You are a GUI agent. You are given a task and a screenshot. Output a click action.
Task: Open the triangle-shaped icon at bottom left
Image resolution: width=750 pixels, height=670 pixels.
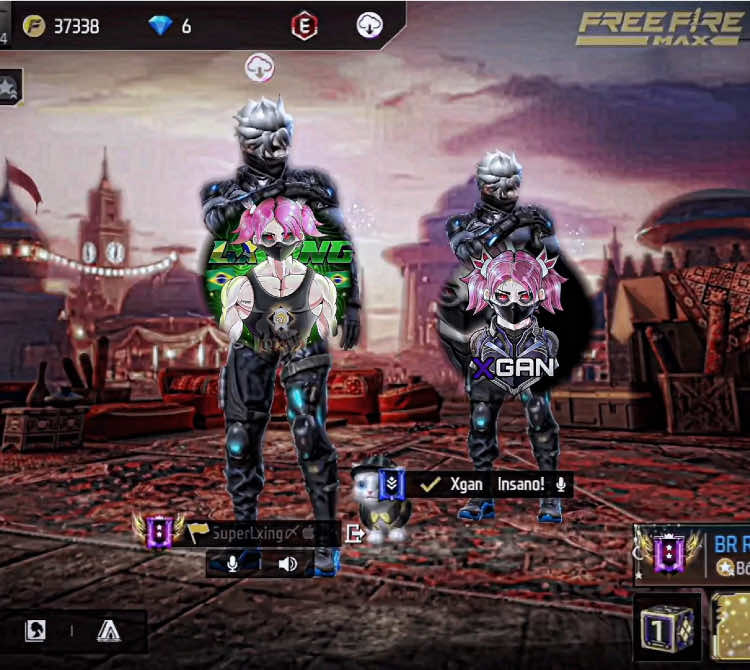(108, 631)
